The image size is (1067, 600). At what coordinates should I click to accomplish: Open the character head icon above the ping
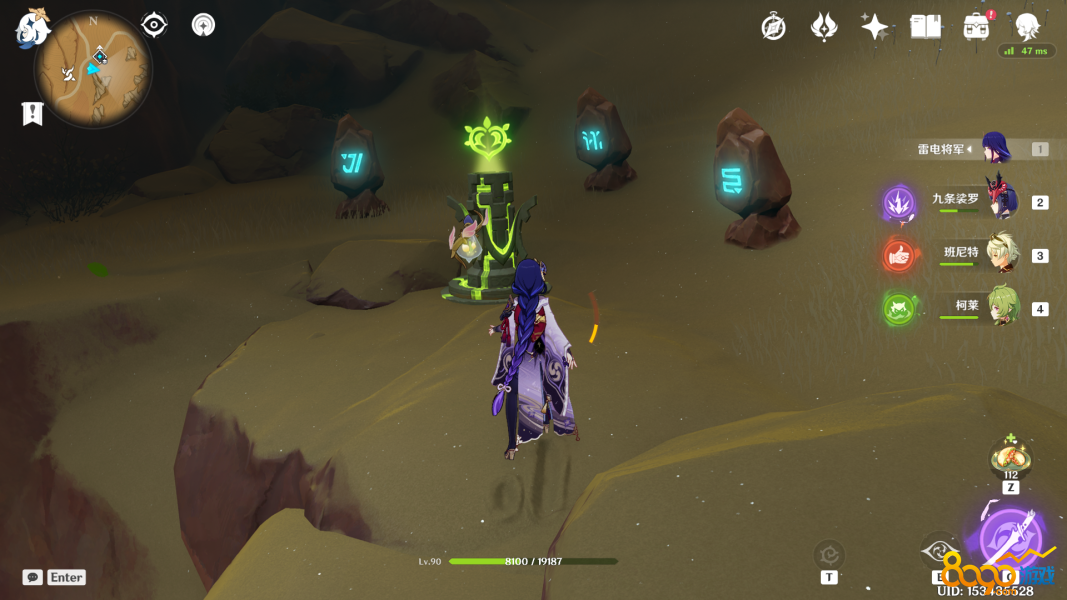click(x=1026, y=26)
